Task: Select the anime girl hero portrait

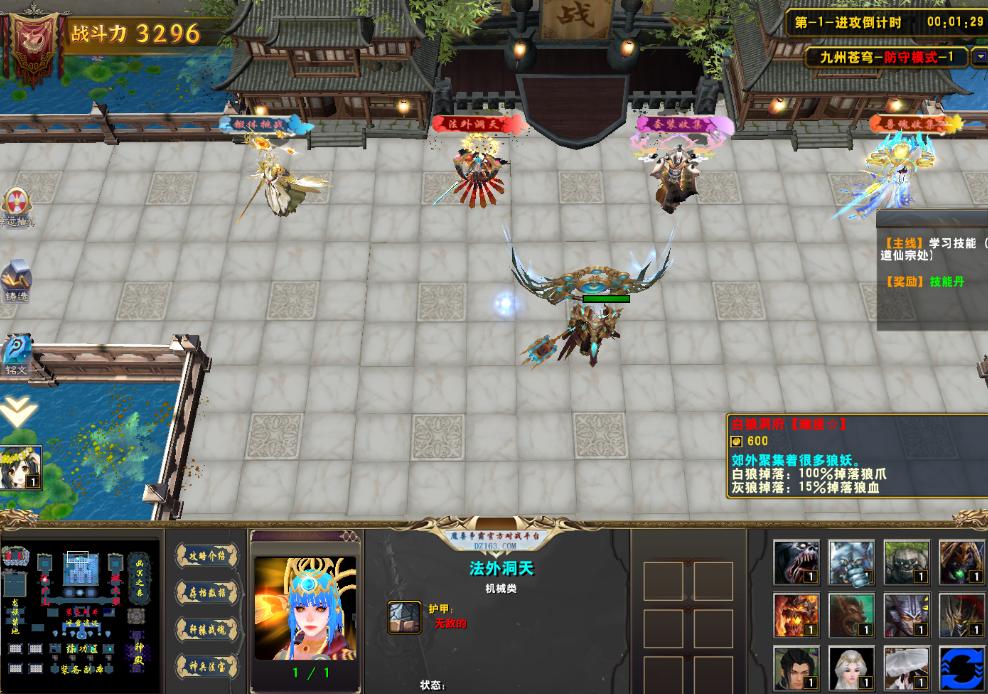Action: click(x=21, y=468)
